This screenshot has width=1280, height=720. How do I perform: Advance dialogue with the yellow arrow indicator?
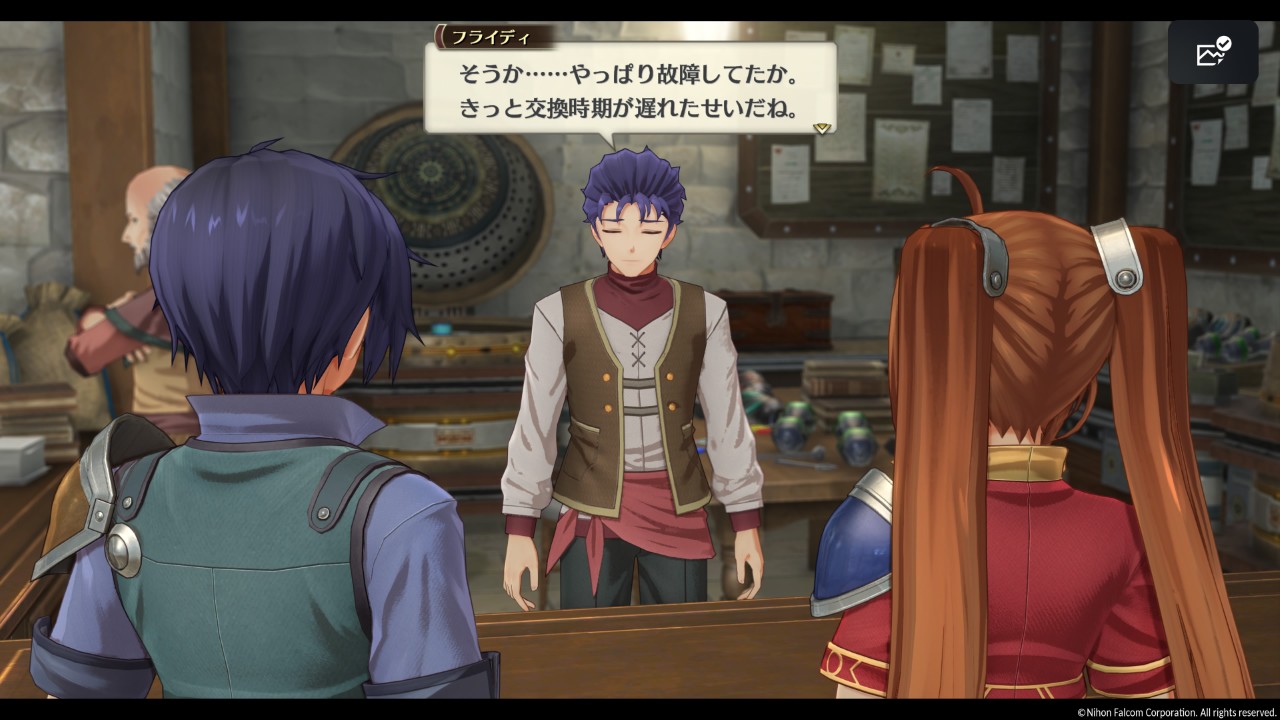pyautogui.click(x=822, y=128)
